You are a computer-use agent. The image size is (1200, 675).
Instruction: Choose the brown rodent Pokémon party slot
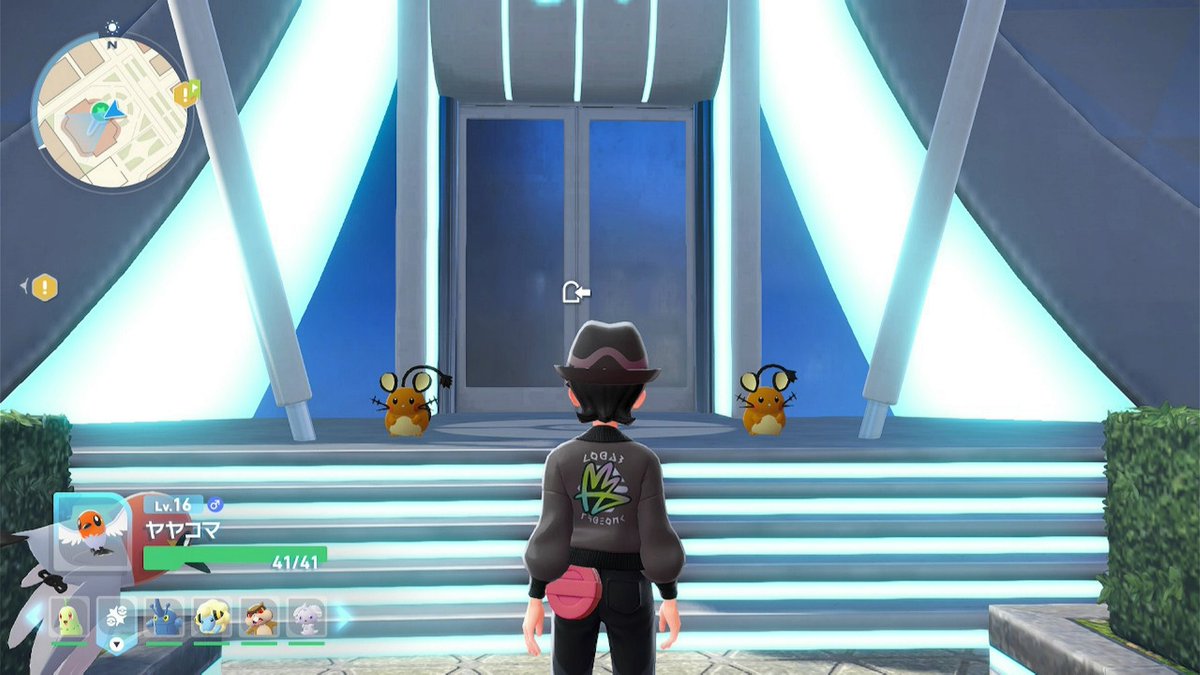tap(259, 619)
